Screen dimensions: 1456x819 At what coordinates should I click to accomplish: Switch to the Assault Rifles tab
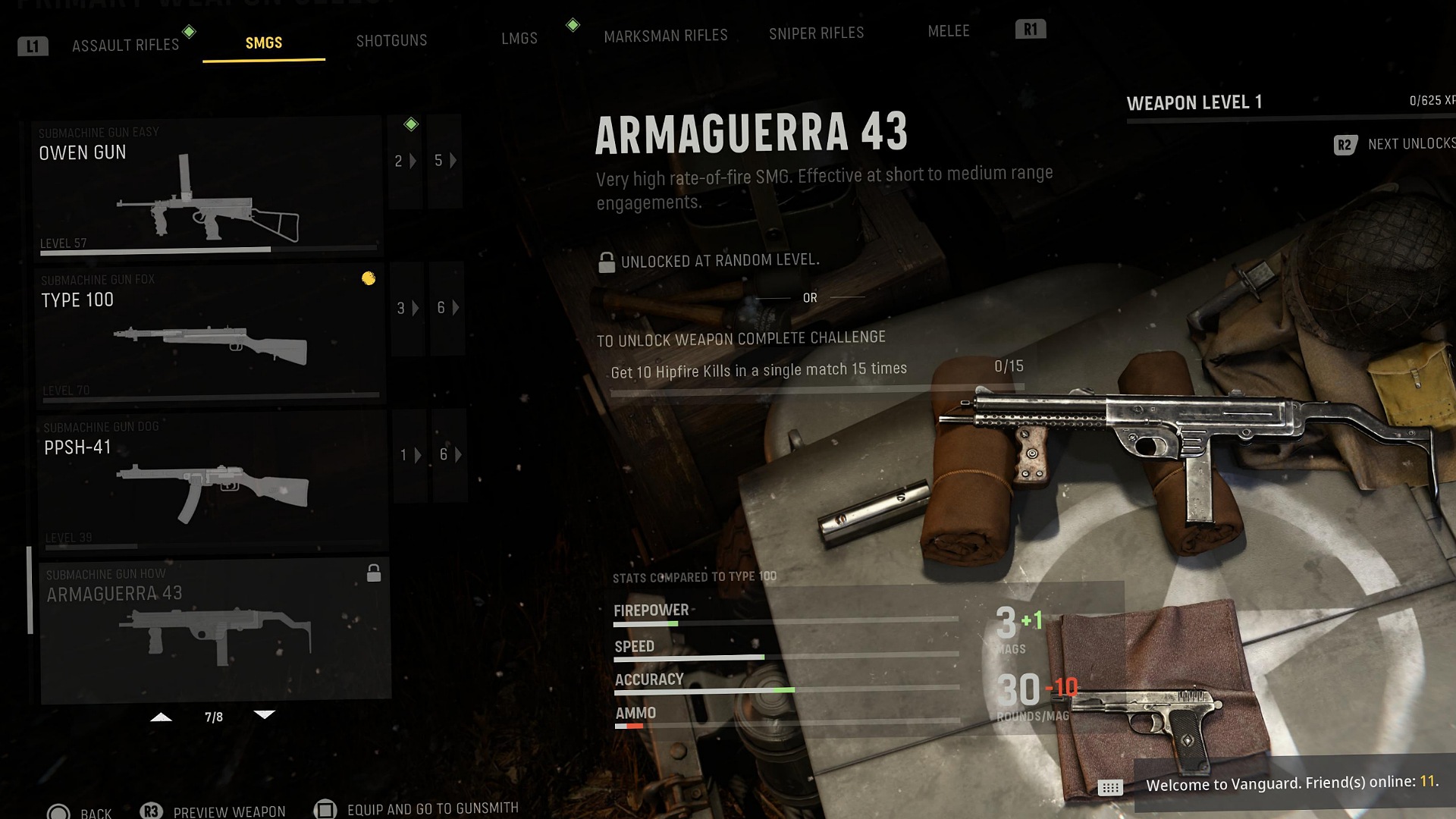click(x=125, y=45)
